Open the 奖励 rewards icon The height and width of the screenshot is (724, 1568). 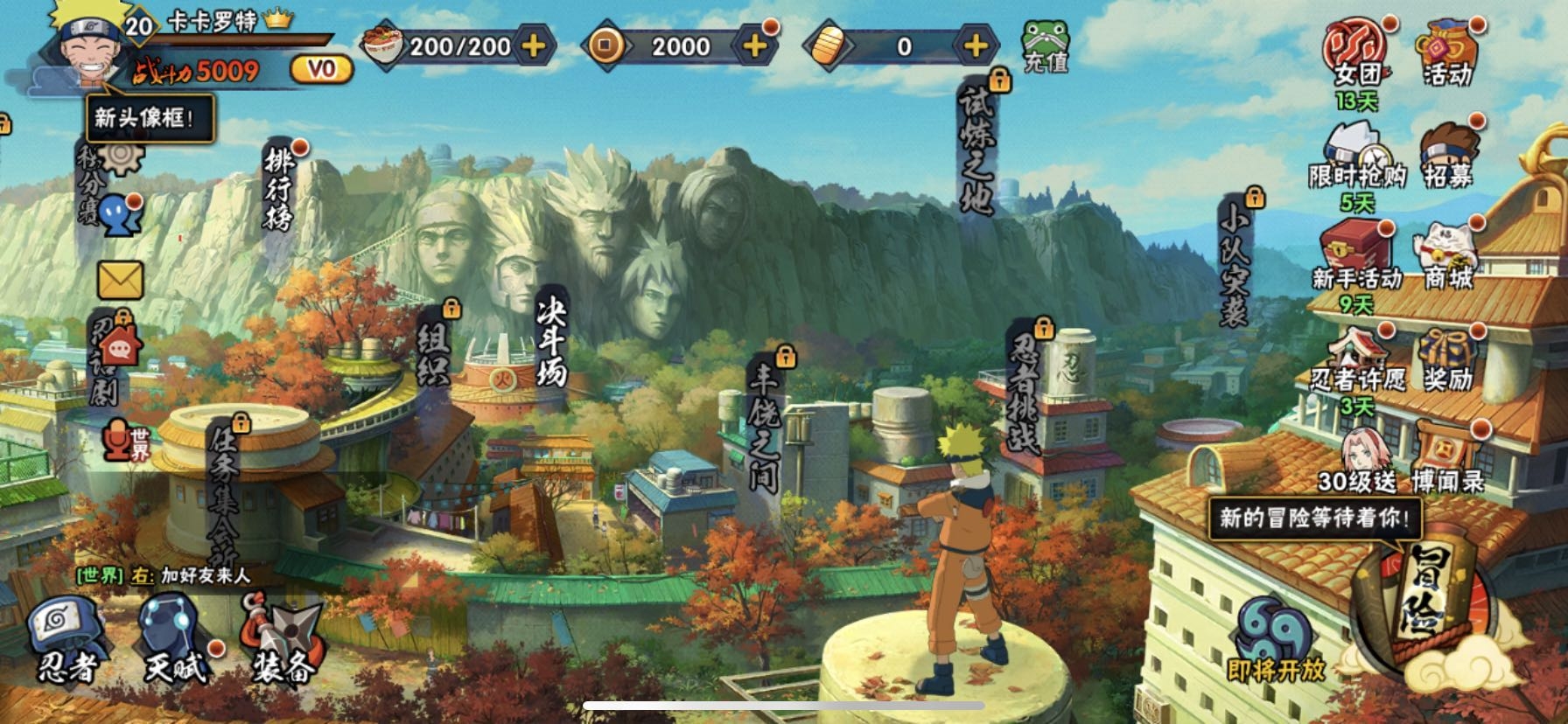click(x=1448, y=360)
